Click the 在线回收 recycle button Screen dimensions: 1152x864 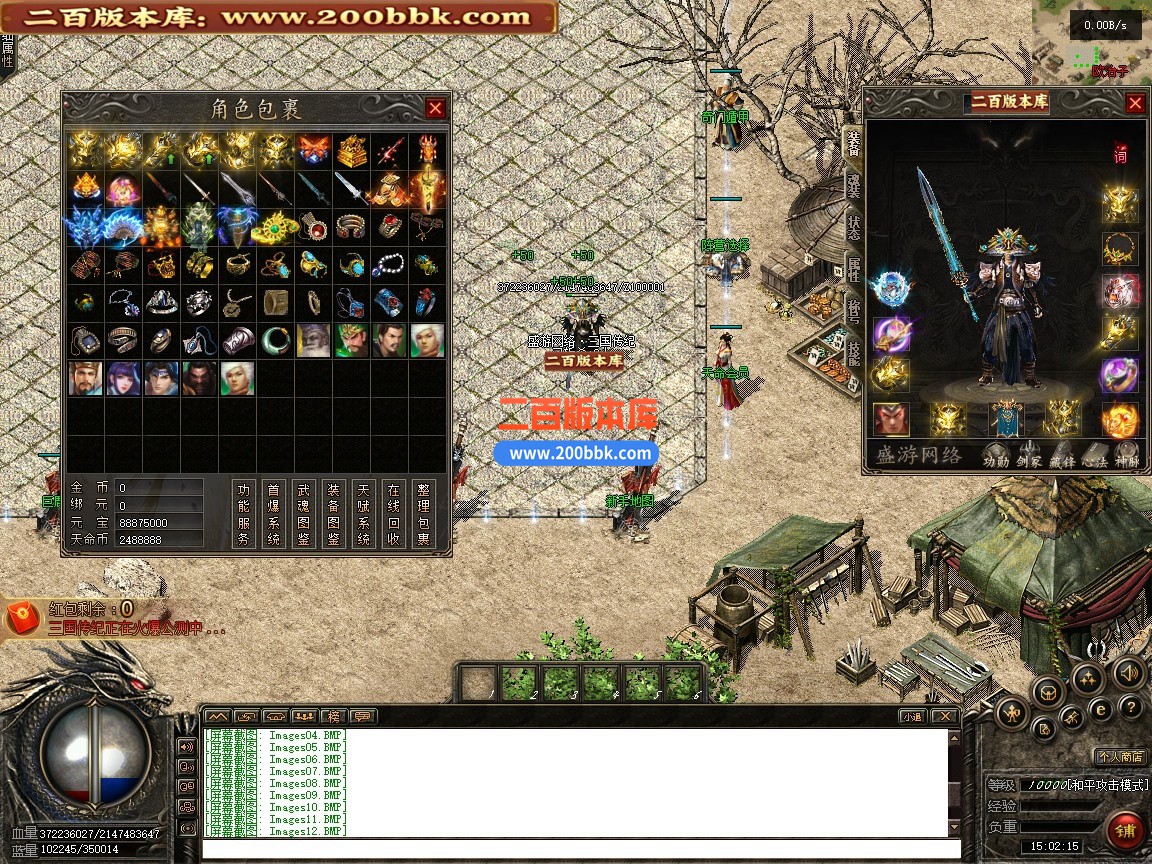pyautogui.click(x=394, y=514)
